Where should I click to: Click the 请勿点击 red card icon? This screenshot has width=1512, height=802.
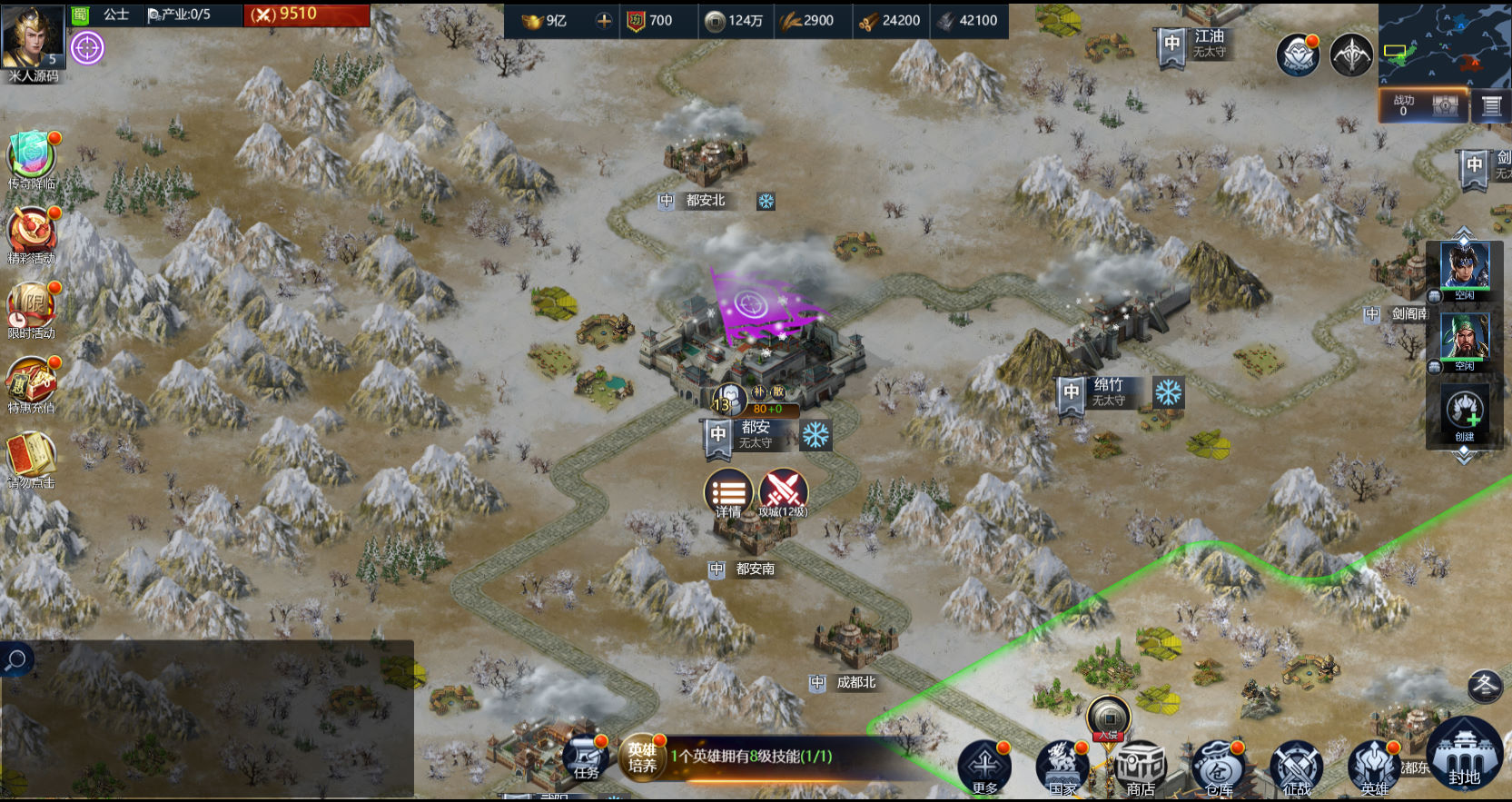click(32, 457)
